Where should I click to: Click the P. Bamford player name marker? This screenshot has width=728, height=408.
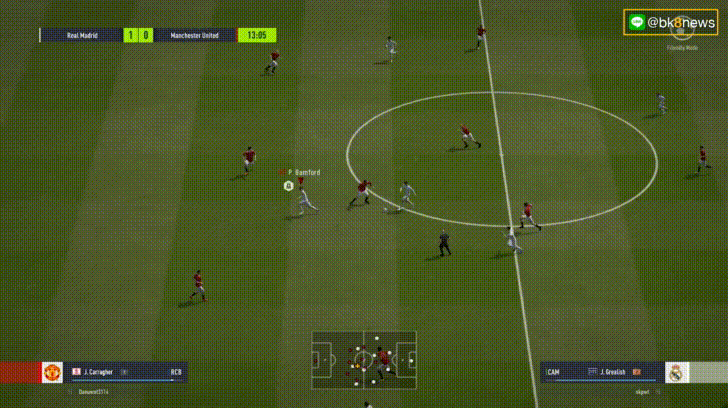pyautogui.click(x=303, y=172)
